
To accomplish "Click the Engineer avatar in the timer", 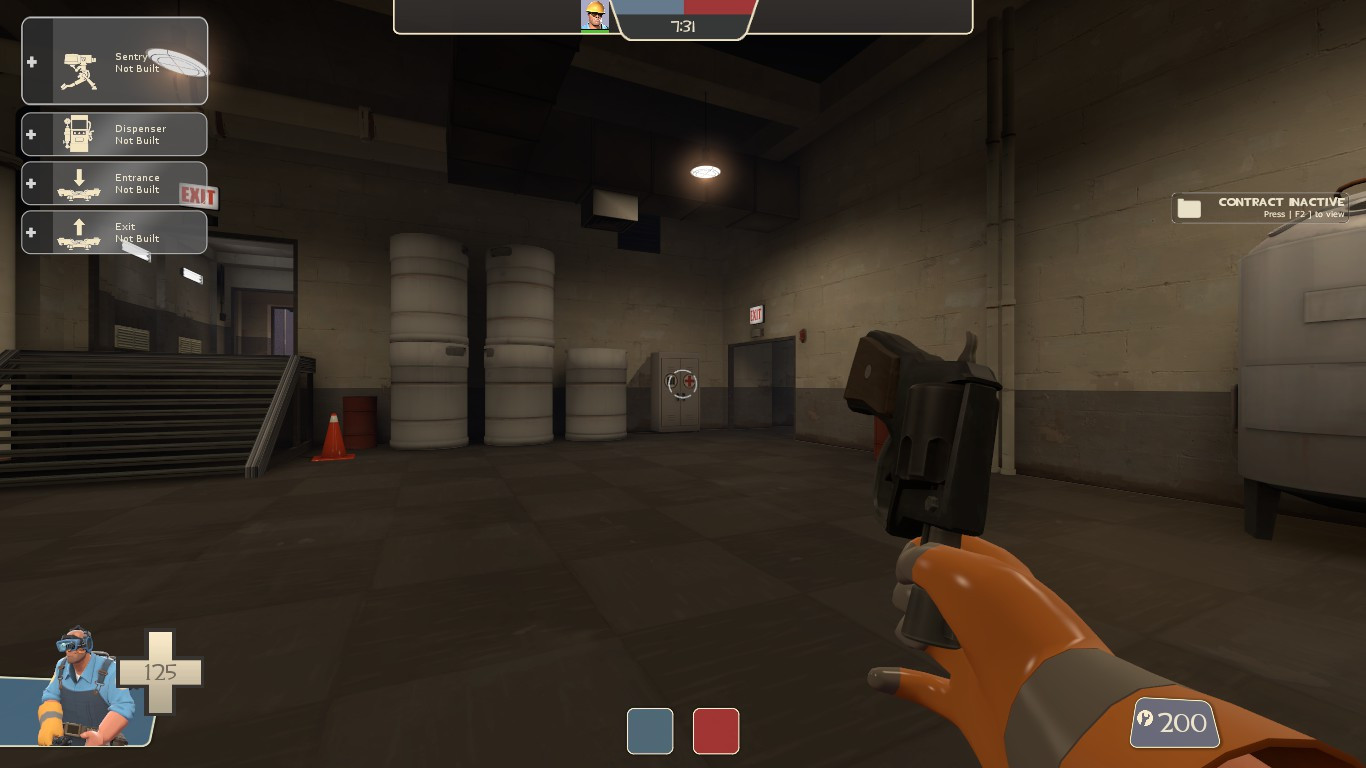I will [594, 16].
